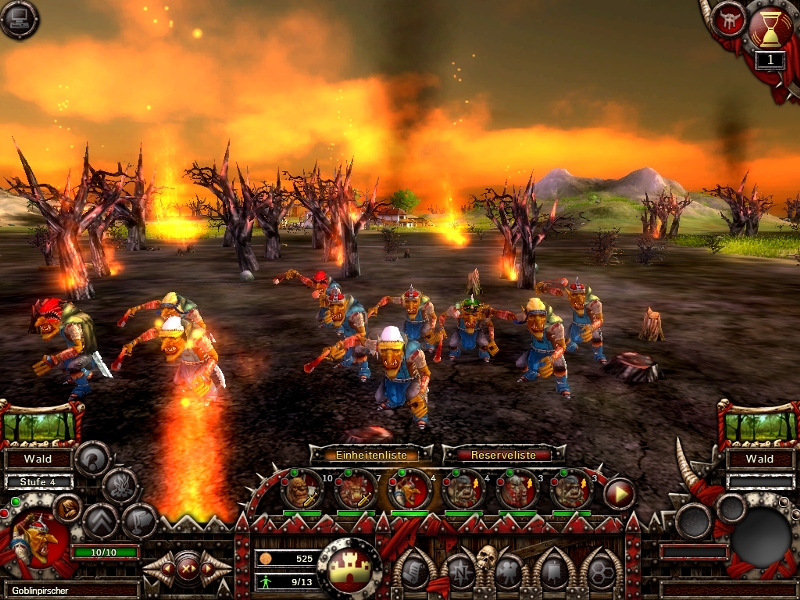Viewport: 800px width, 600px height.
Task: Open the Einheitenliste tab
Action: tap(371, 454)
